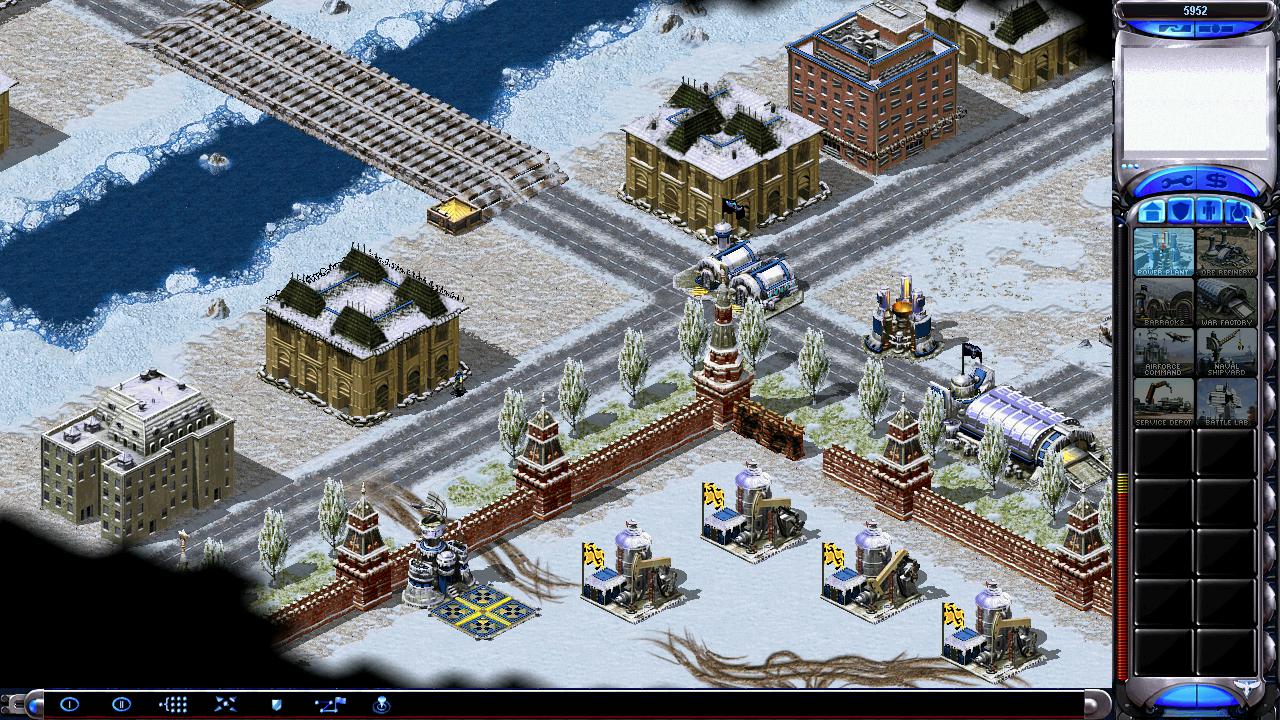Open the shield defenses build tab

coord(1180,212)
